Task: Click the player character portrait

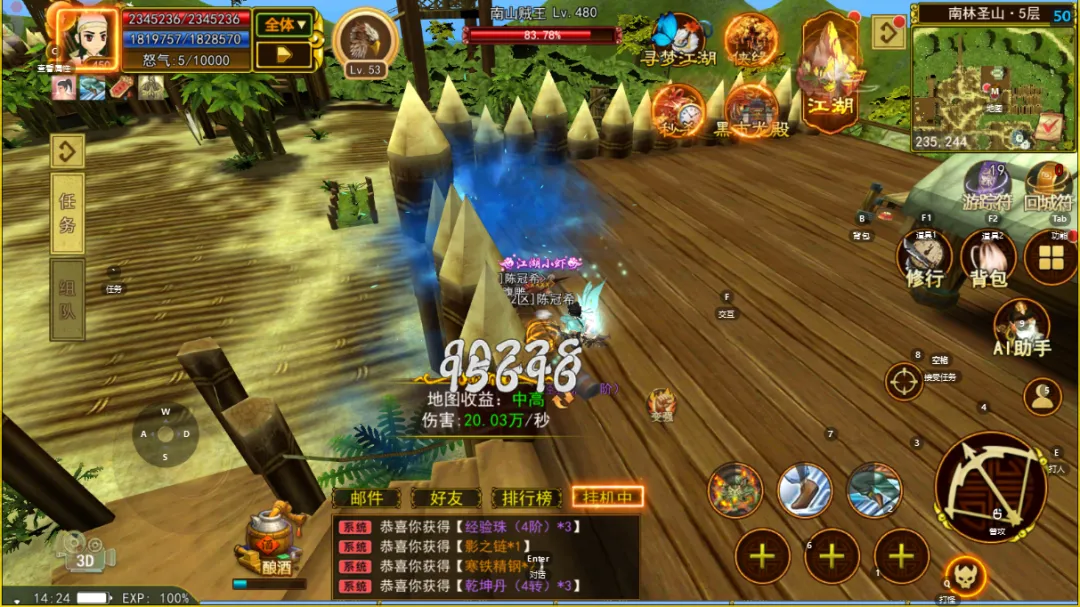Action: pos(86,40)
